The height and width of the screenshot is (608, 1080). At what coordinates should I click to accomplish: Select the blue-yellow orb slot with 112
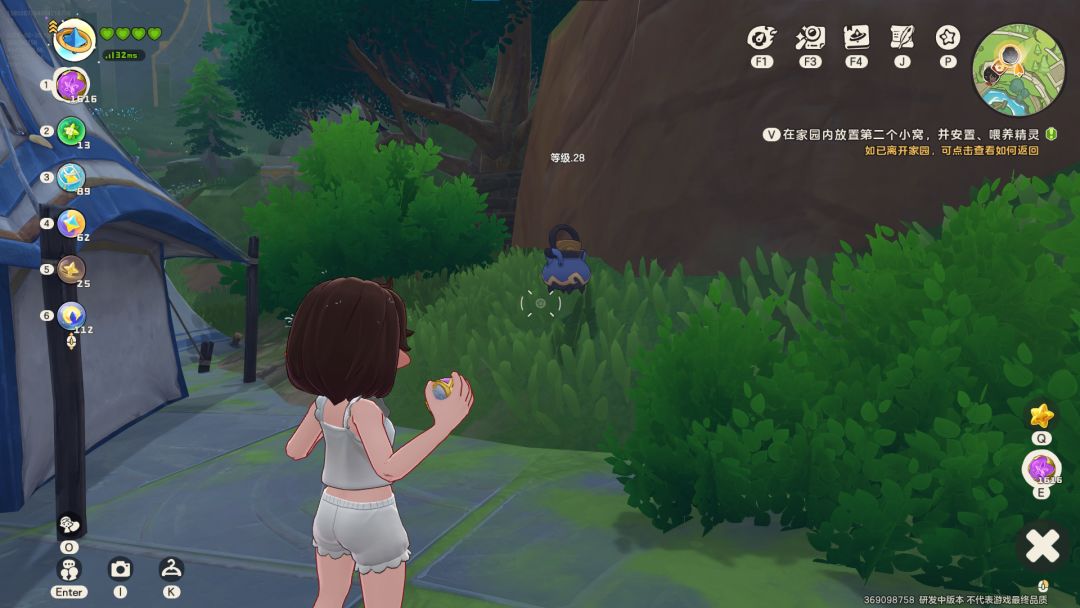(71, 316)
